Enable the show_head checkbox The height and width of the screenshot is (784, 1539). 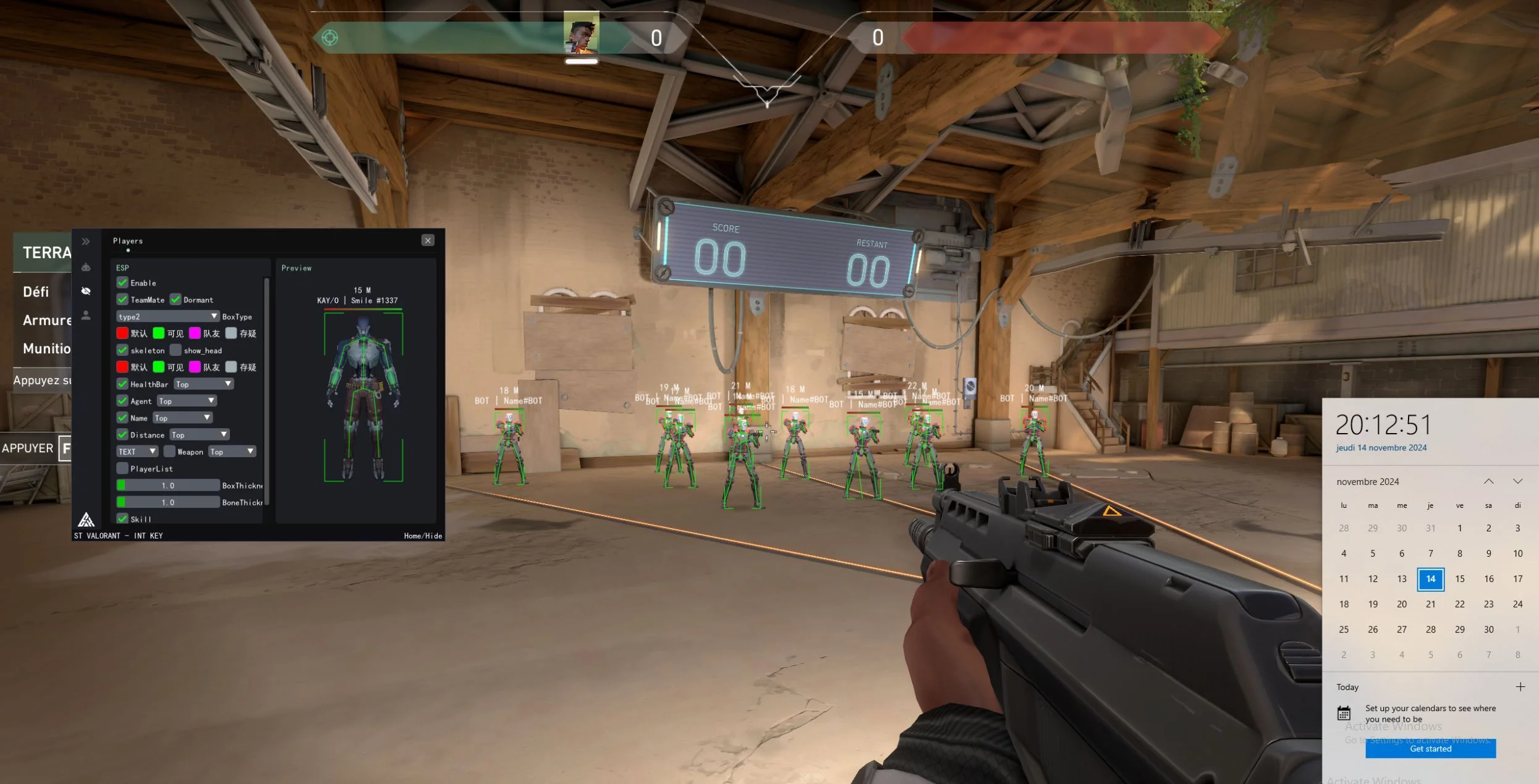coord(175,350)
